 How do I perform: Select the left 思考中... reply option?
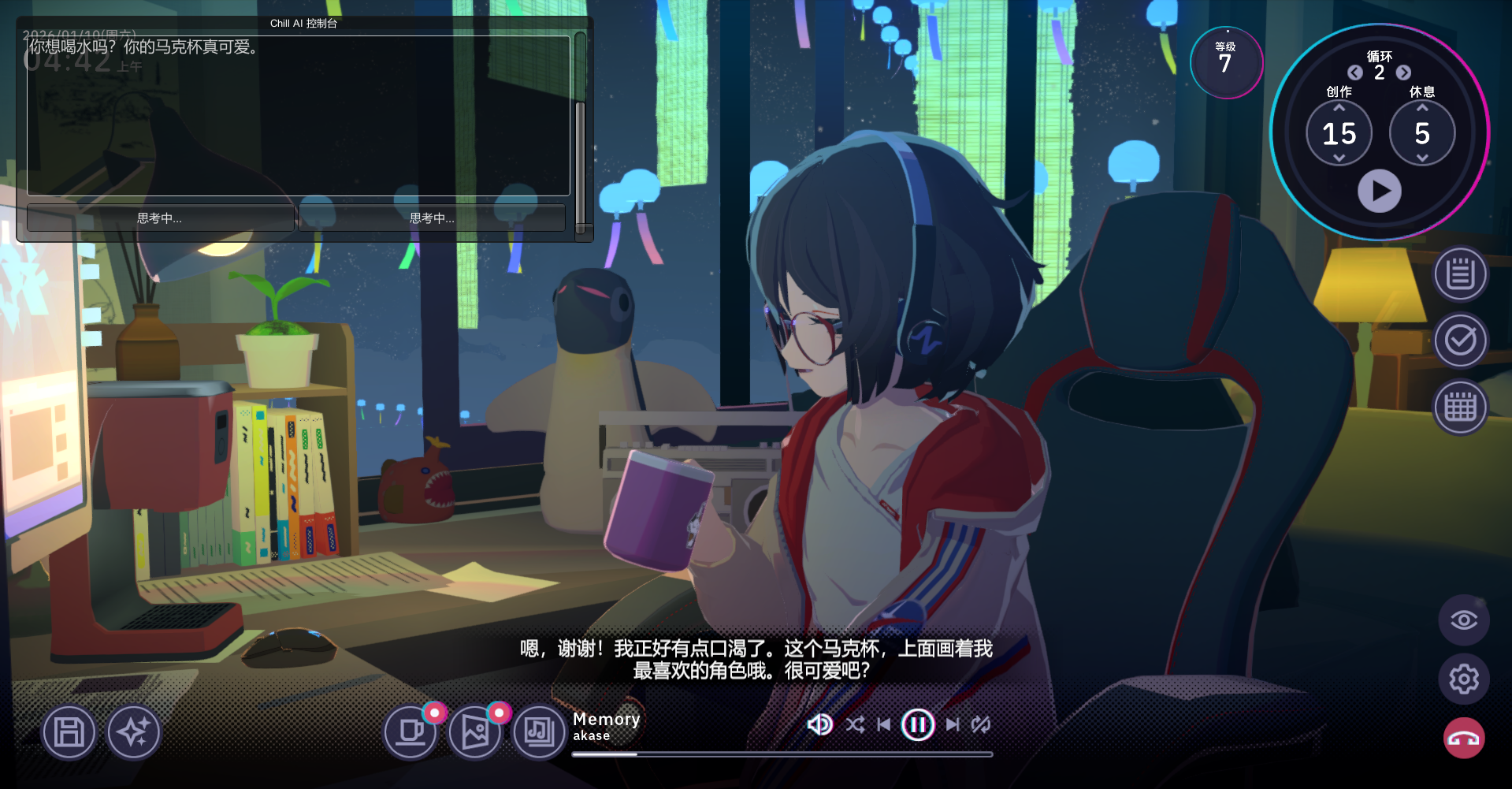pyautogui.click(x=158, y=218)
